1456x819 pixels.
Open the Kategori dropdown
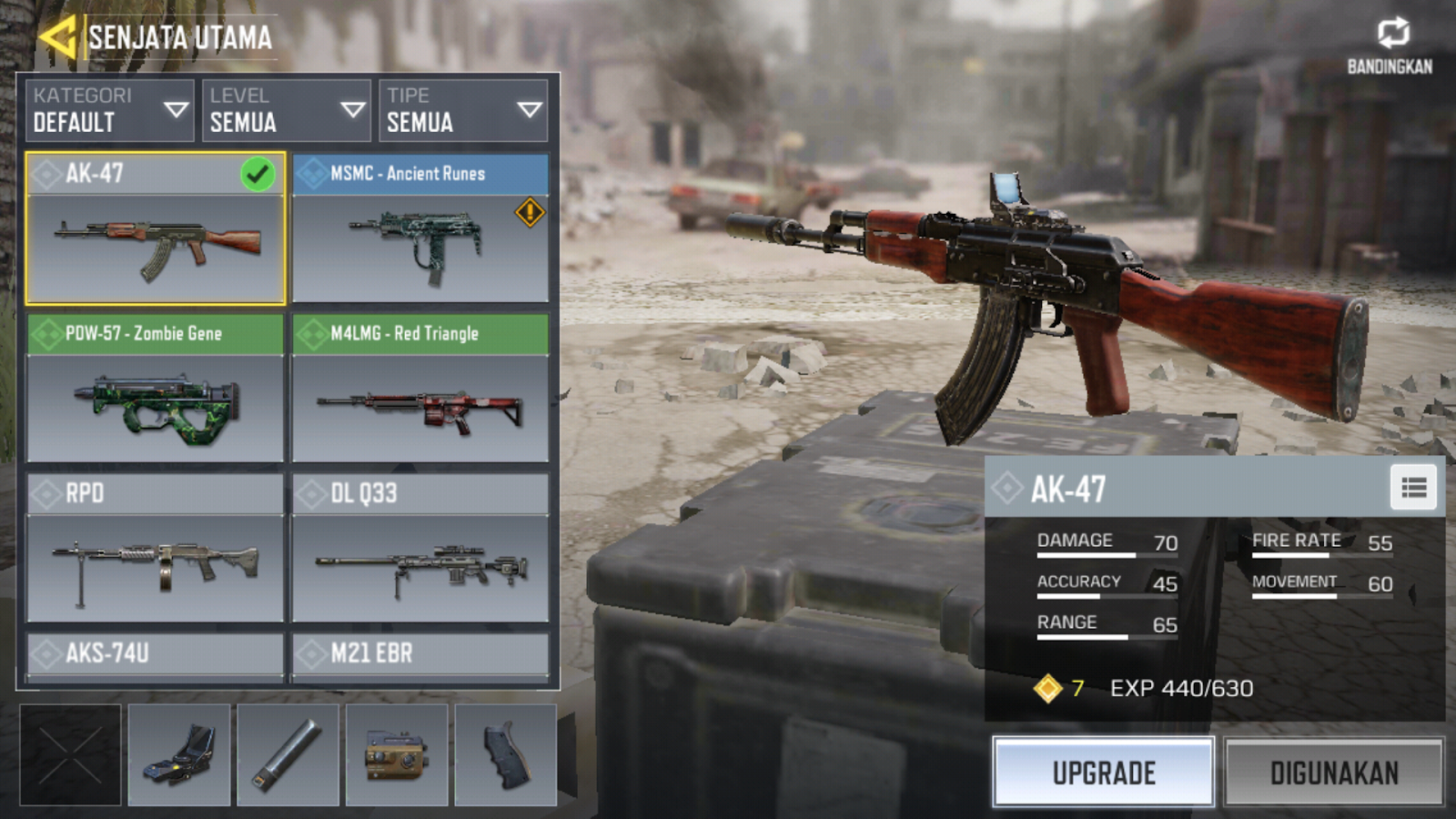(109, 110)
